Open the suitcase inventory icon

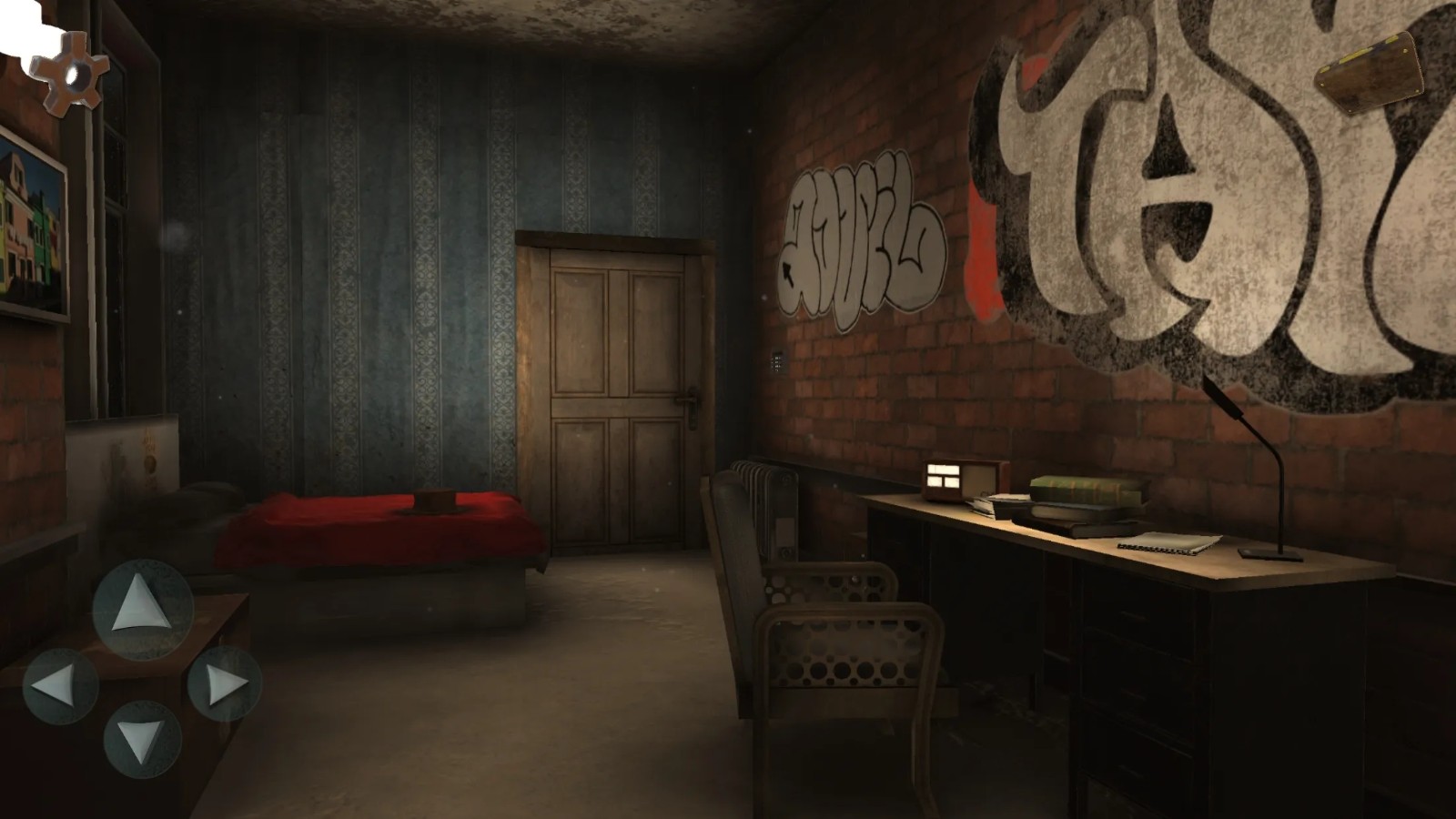[1370, 74]
